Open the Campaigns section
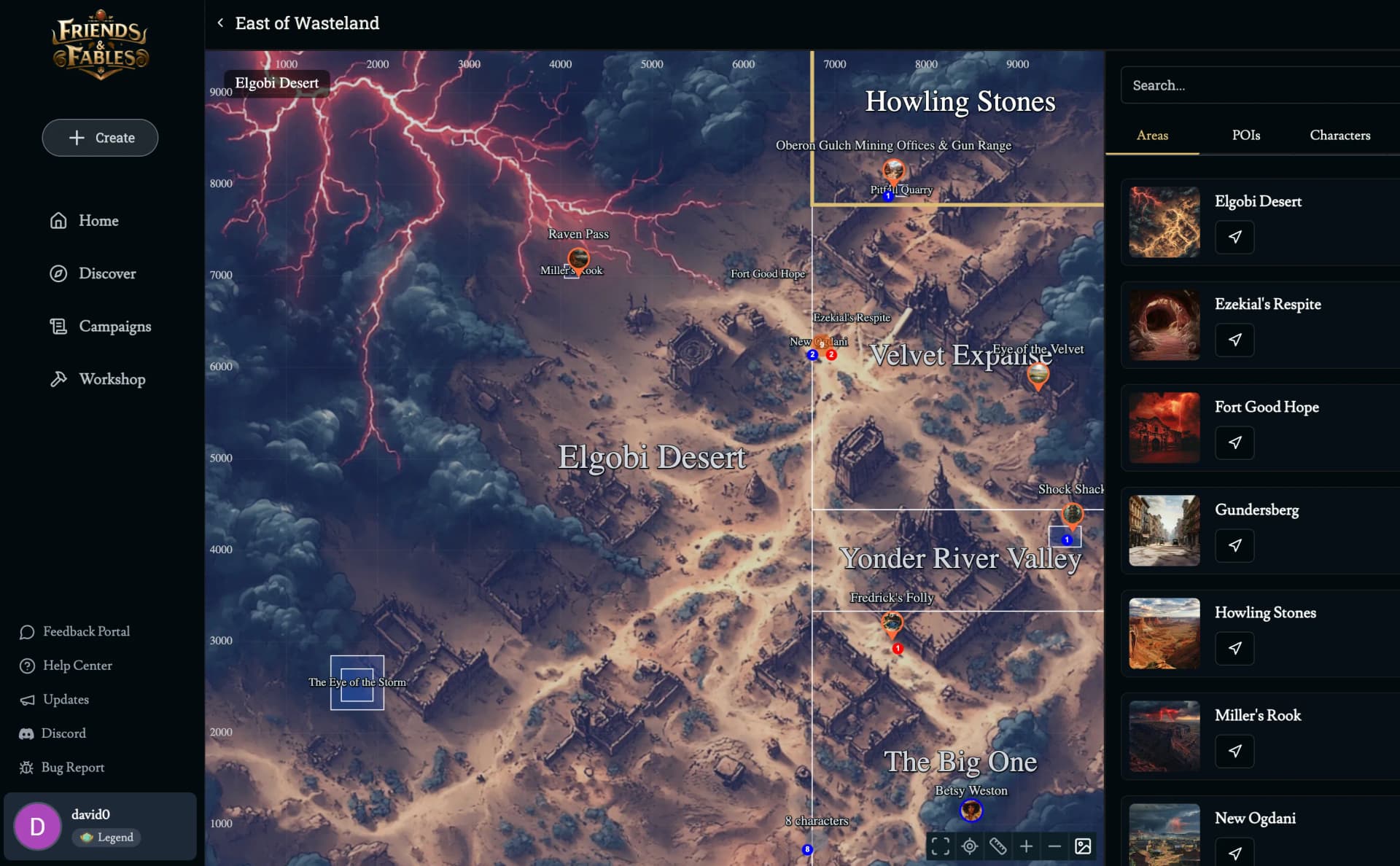The width and height of the screenshot is (1400, 866). point(115,326)
